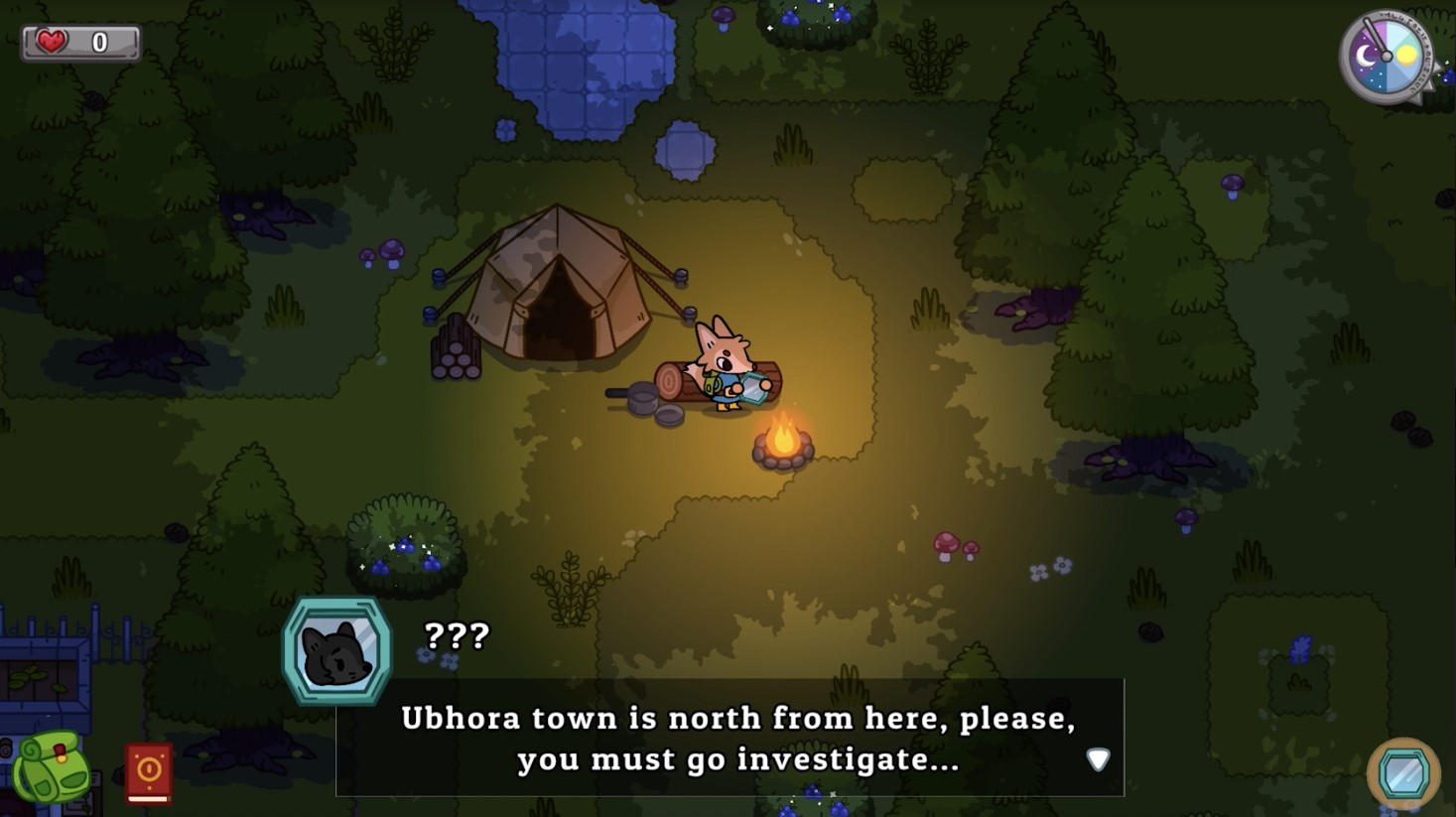Viewport: 1456px width, 817px height.
Task: Click the mysterious speaker portrait
Action: 337,651
